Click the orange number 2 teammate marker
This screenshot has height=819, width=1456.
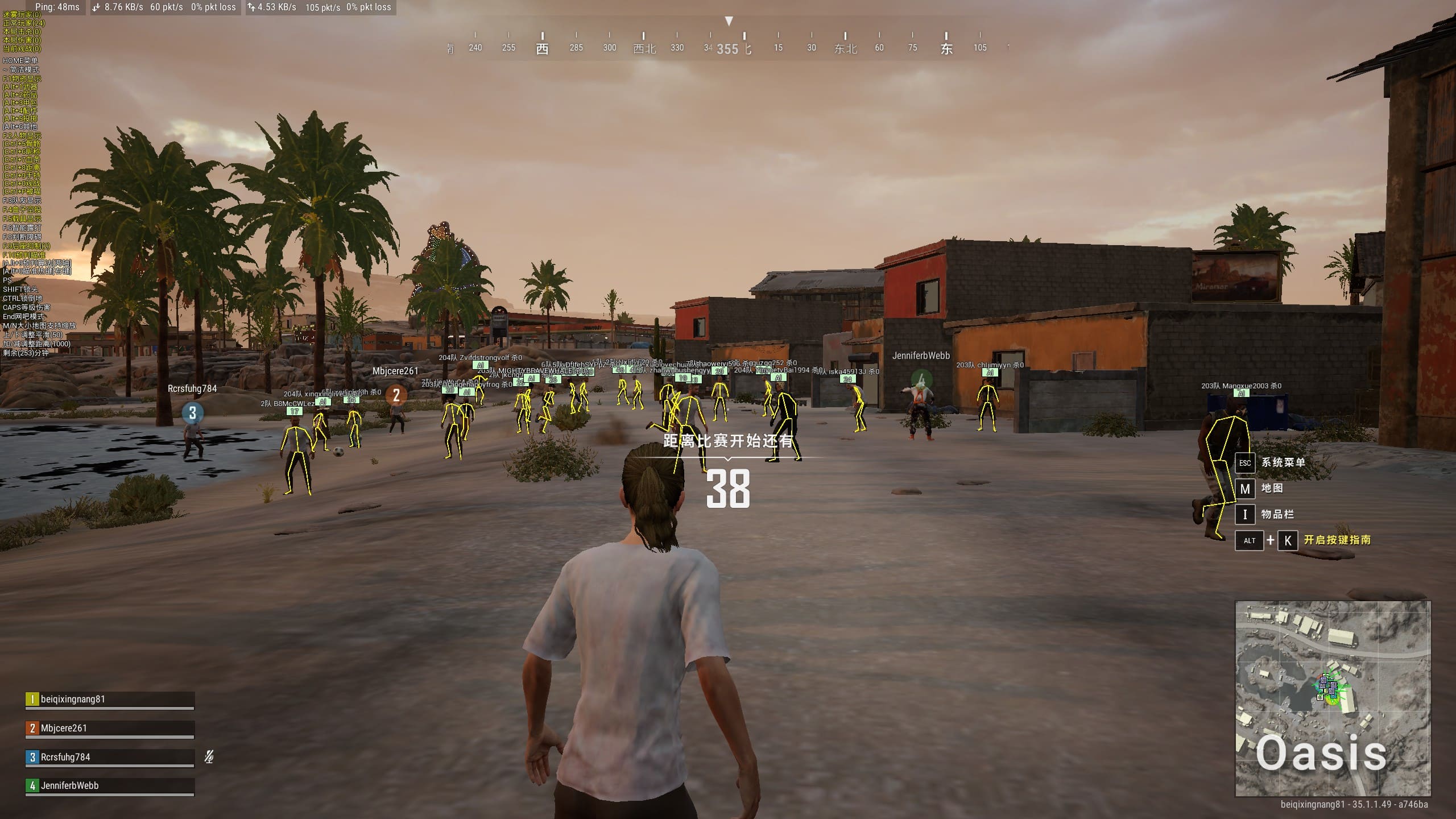(x=396, y=395)
